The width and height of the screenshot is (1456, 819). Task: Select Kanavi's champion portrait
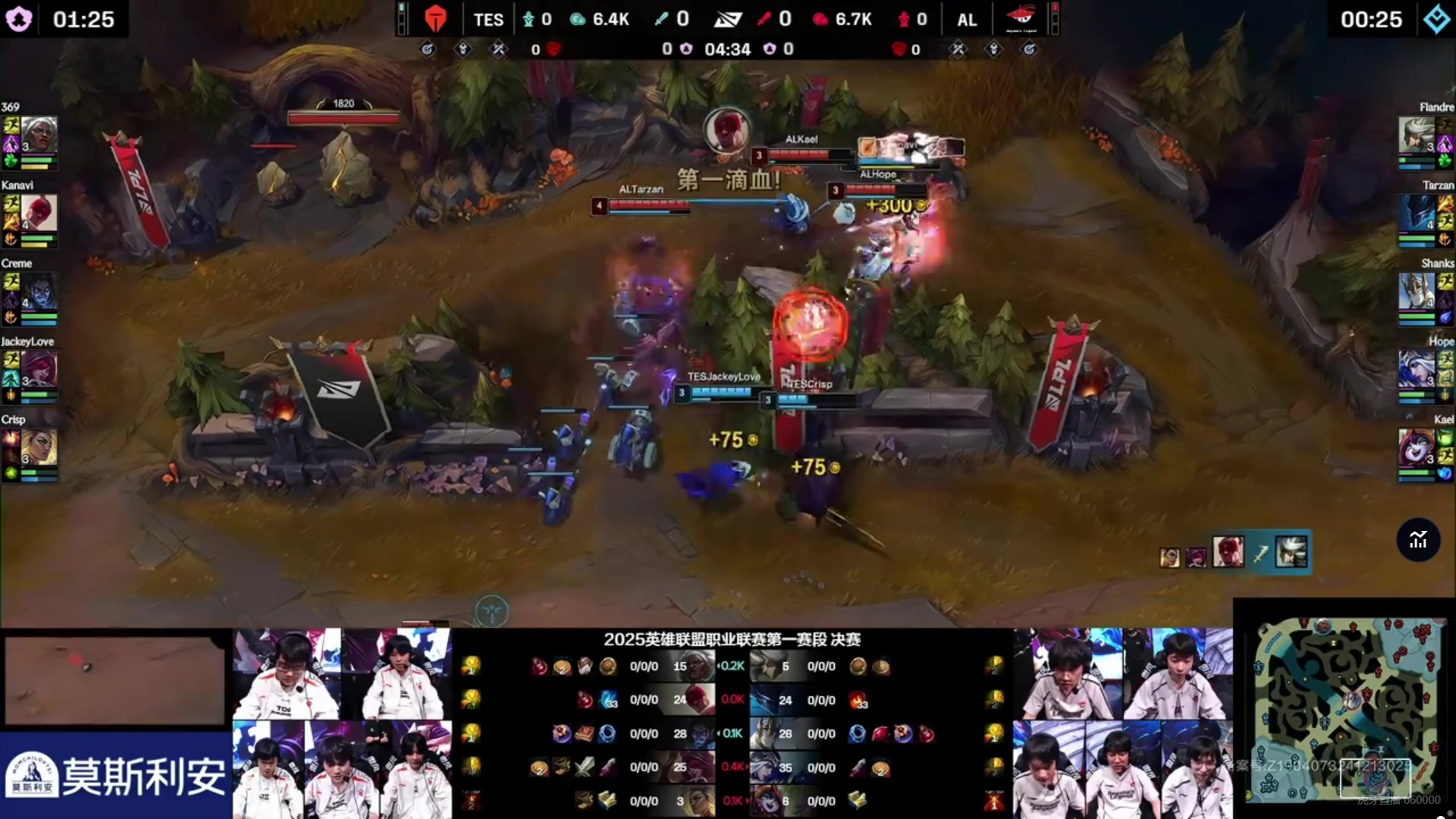pyautogui.click(x=39, y=213)
